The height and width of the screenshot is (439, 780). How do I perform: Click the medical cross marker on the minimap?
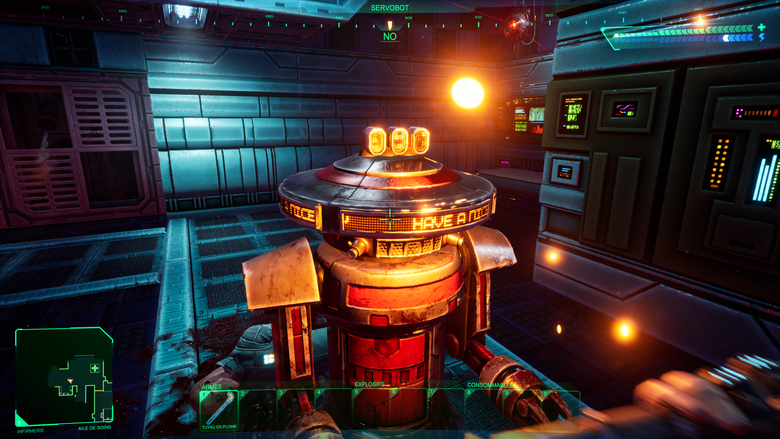[x=95, y=368]
